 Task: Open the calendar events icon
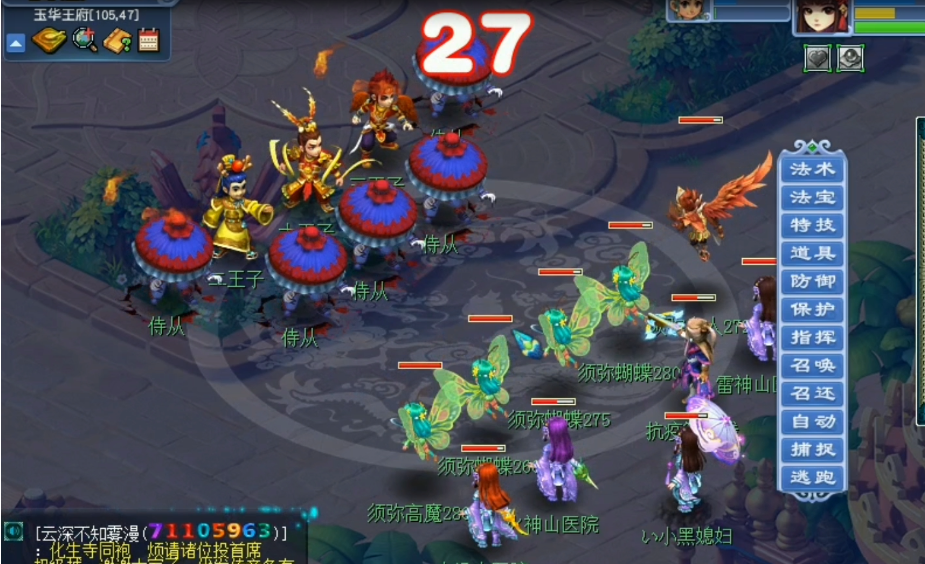149,40
